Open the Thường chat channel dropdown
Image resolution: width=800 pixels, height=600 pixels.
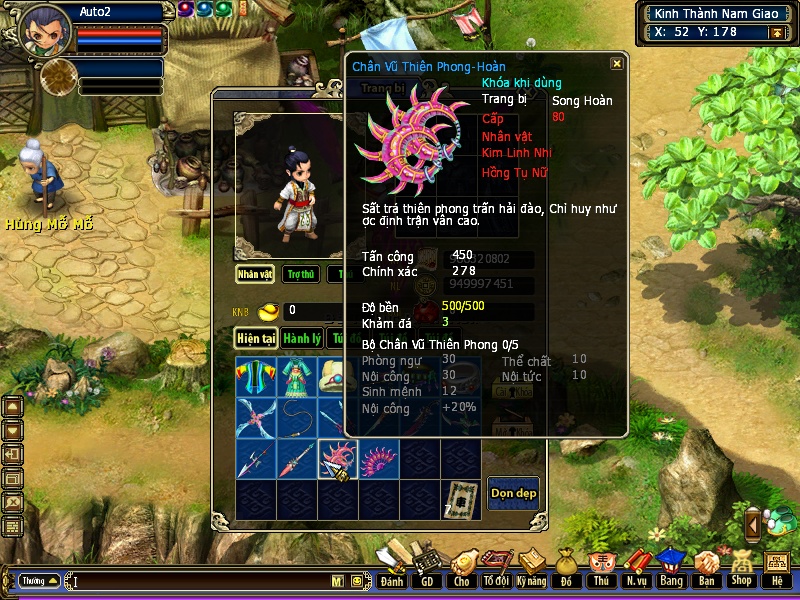click(40, 580)
